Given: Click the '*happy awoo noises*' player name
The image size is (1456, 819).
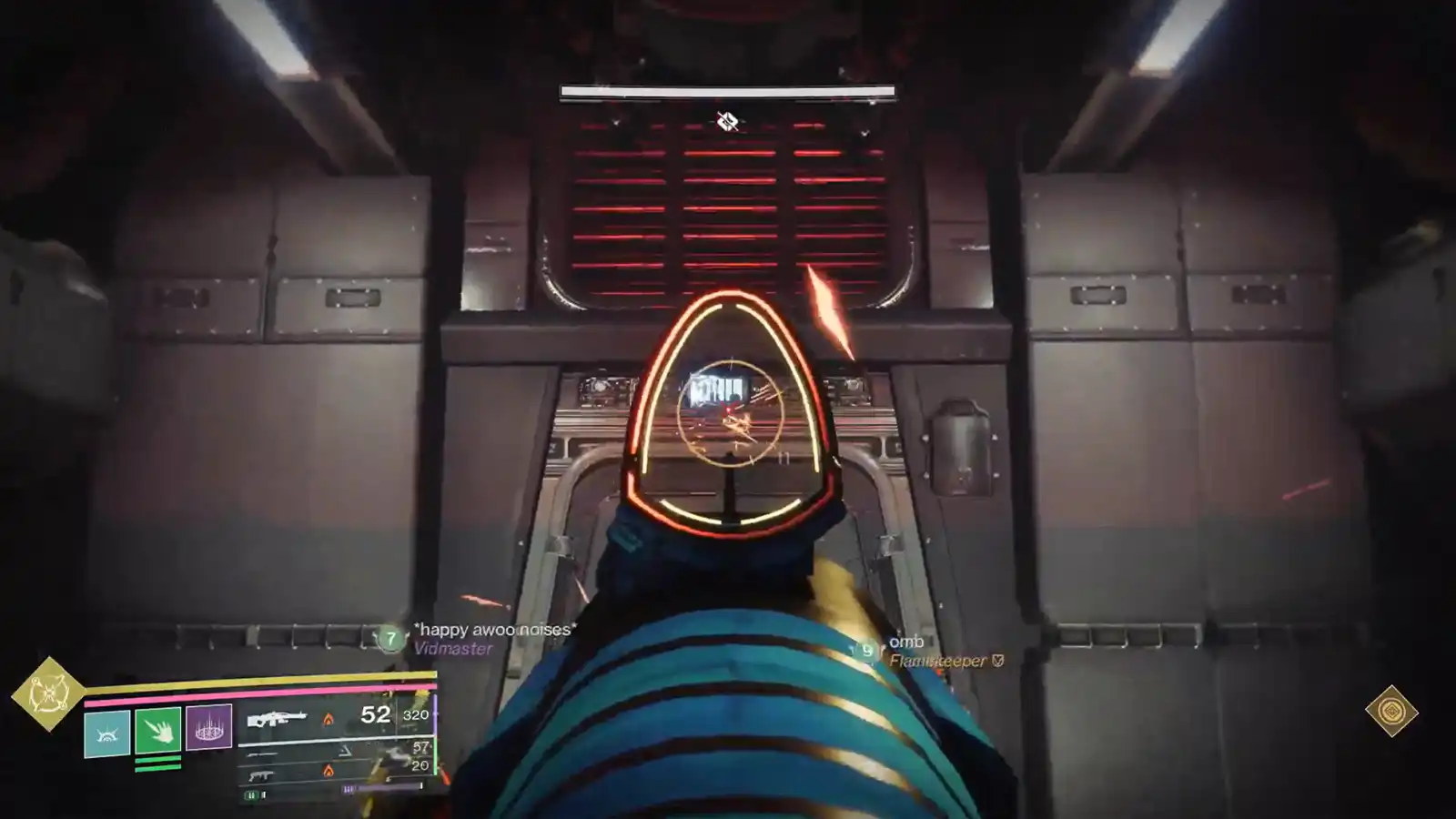Looking at the screenshot, I should [x=493, y=630].
